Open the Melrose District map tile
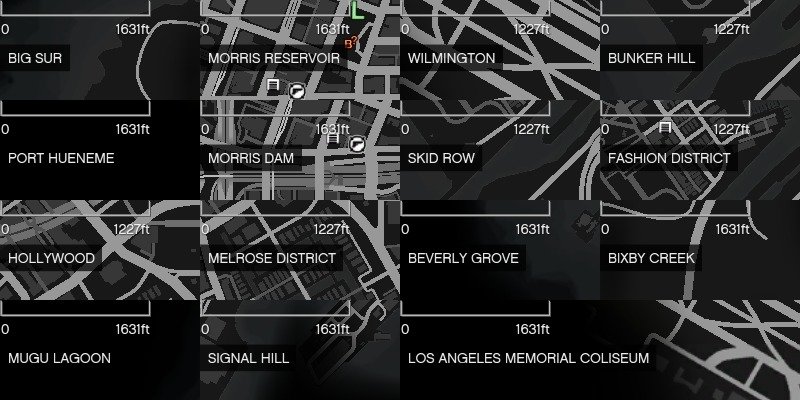 (300, 250)
